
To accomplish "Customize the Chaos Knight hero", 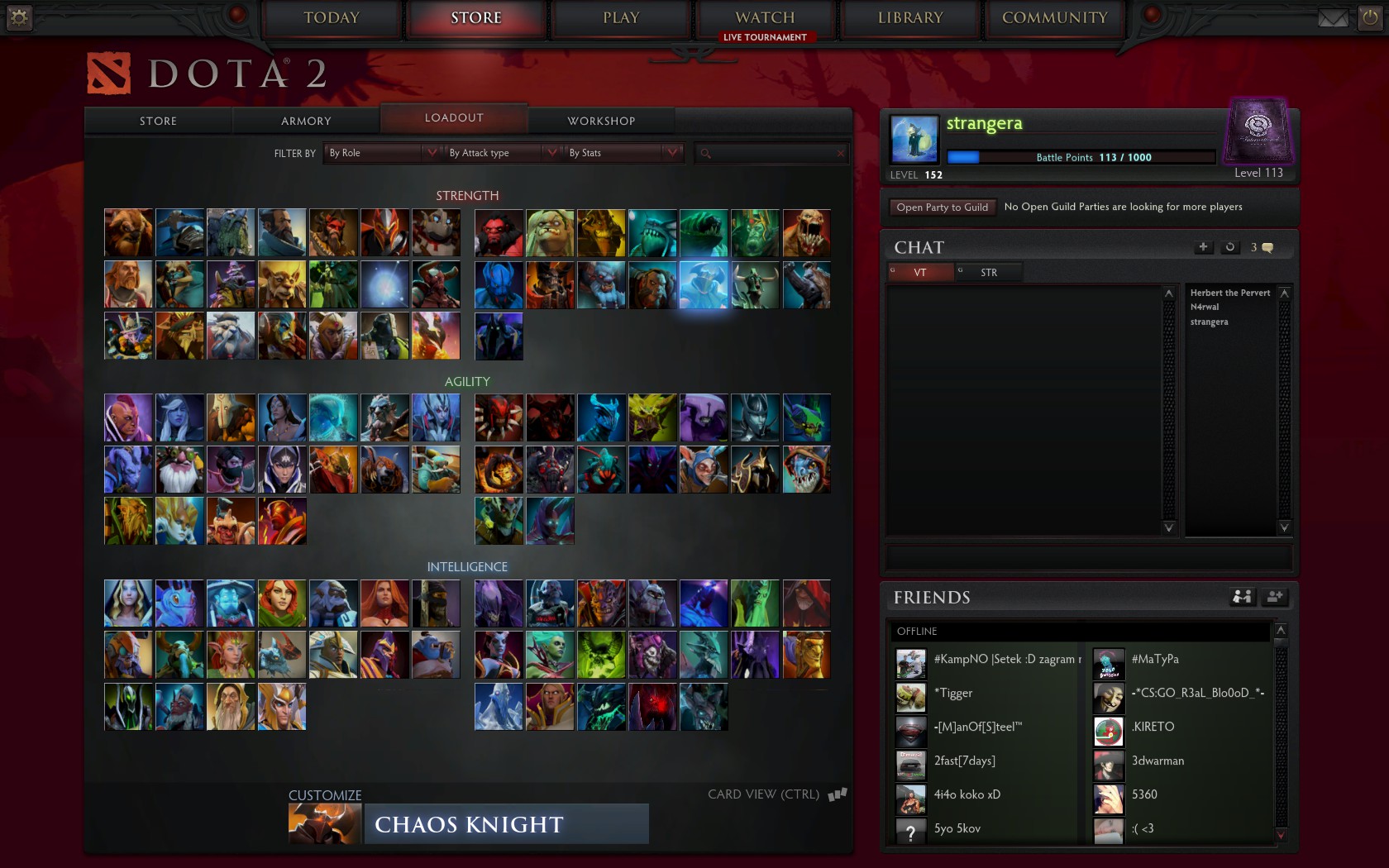I will pos(469,824).
